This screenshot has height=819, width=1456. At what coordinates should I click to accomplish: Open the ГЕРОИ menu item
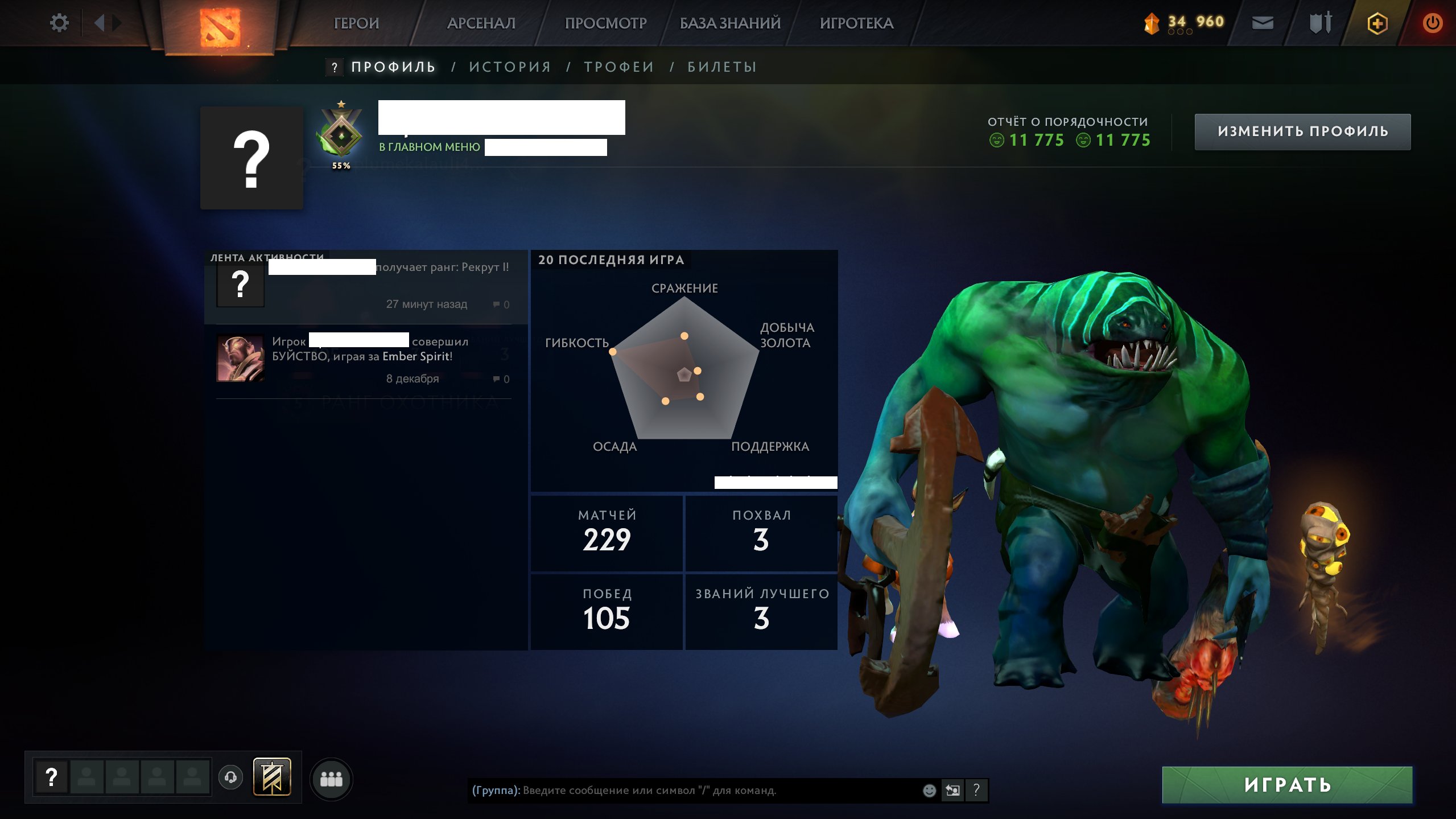pyautogui.click(x=357, y=23)
